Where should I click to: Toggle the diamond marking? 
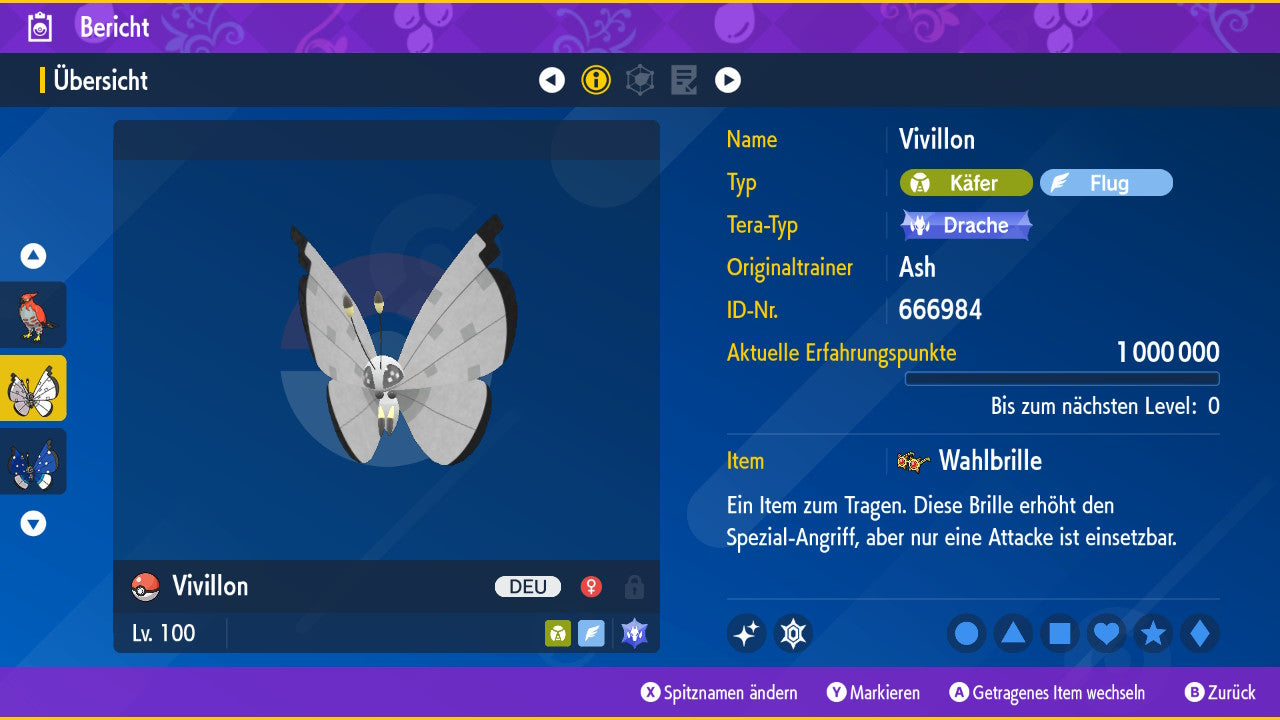click(1200, 634)
